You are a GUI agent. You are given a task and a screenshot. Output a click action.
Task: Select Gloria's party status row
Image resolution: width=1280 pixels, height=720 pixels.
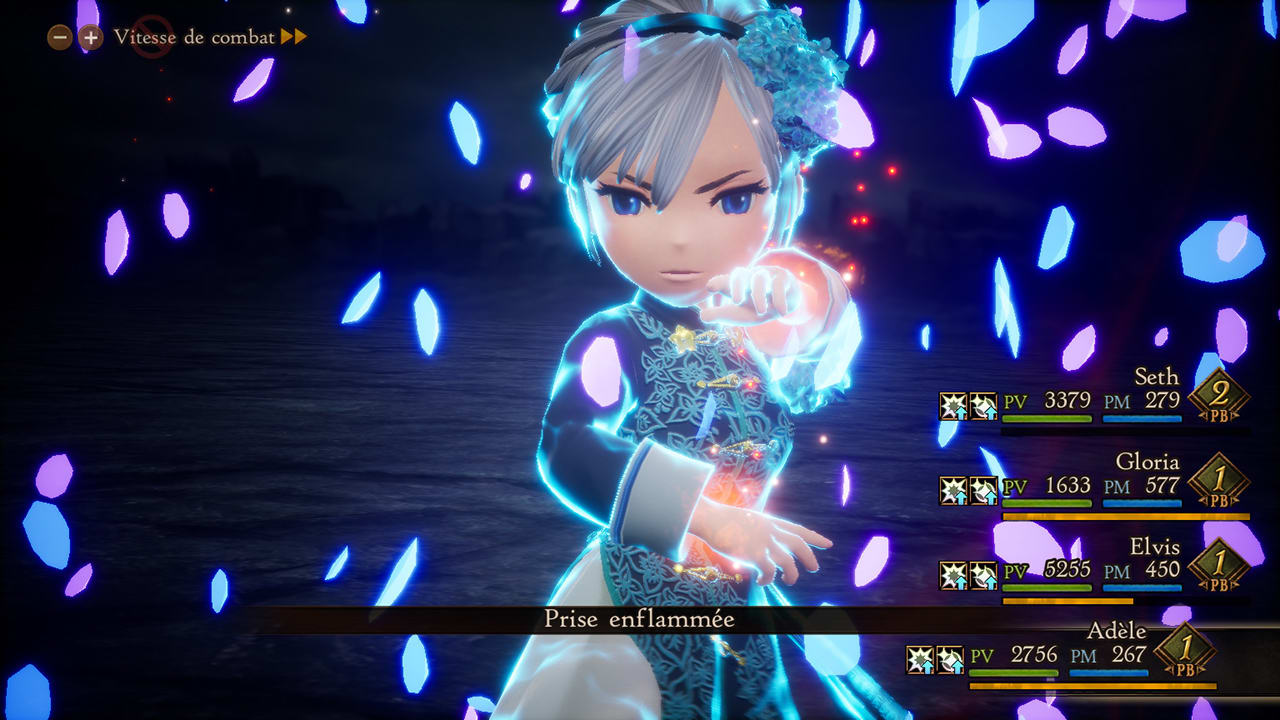(x=1147, y=462)
